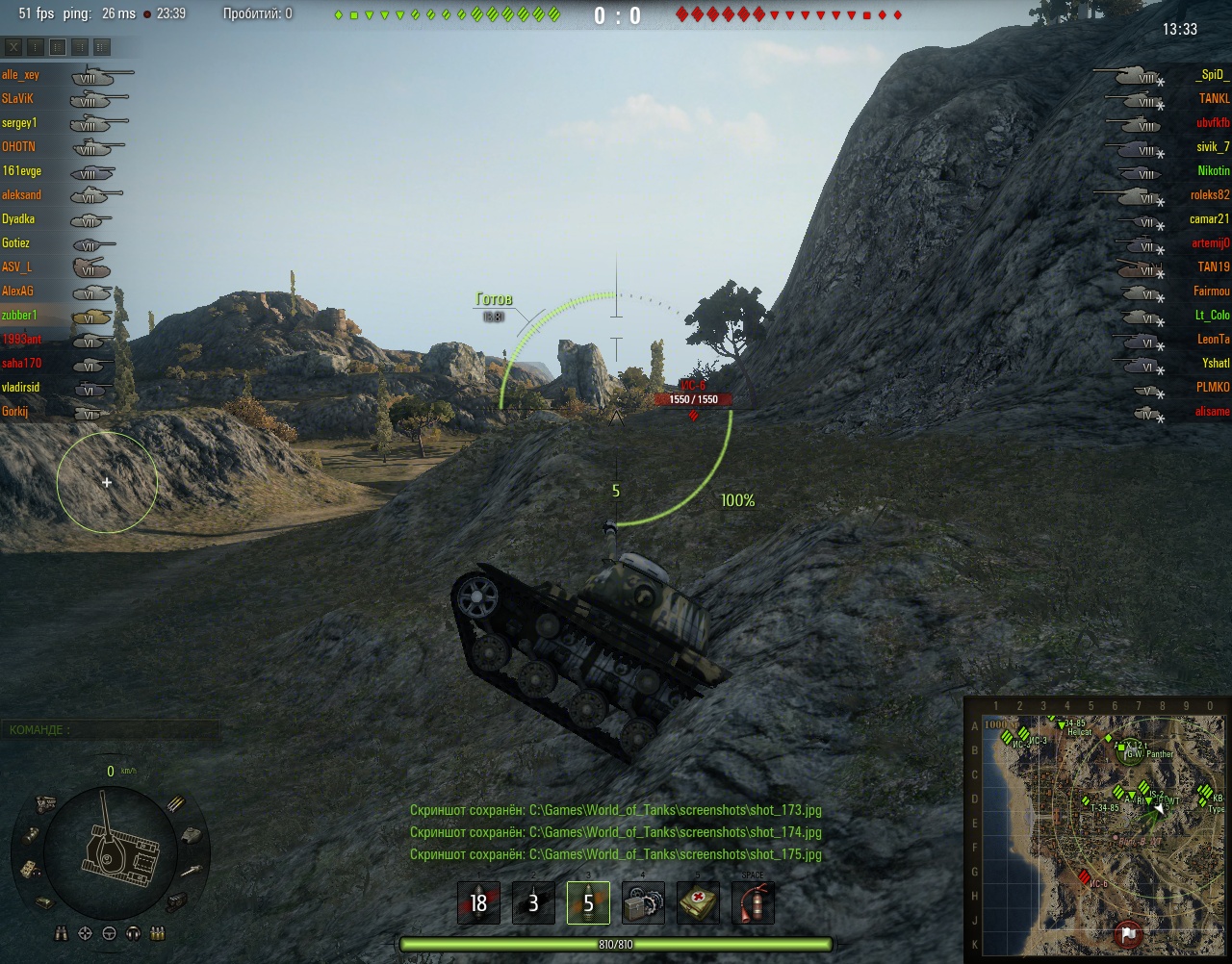Choose the highlighted shell slot with 5 rounds

[588, 902]
